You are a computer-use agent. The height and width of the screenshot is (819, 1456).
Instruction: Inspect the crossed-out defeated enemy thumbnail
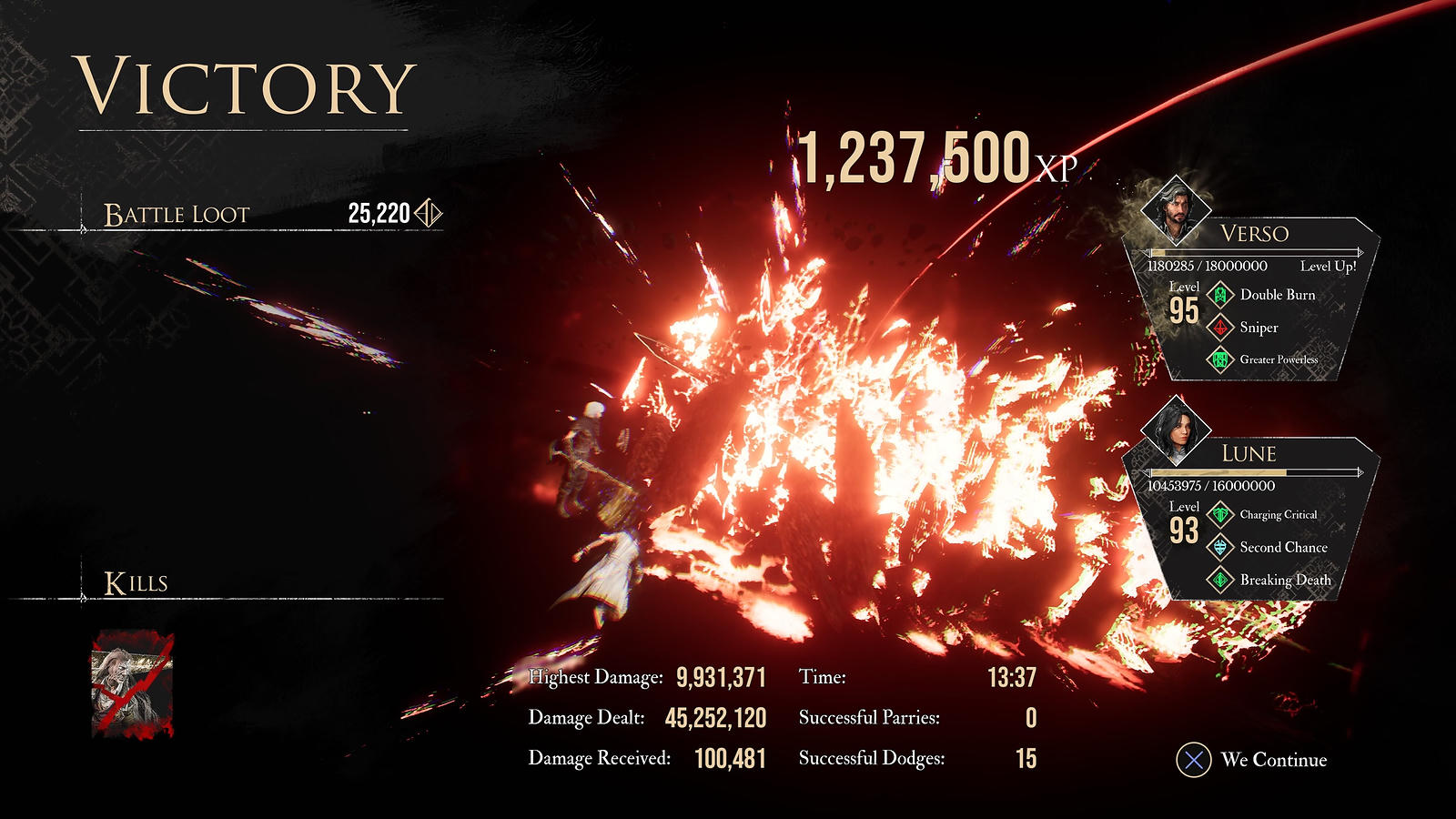pos(132,684)
